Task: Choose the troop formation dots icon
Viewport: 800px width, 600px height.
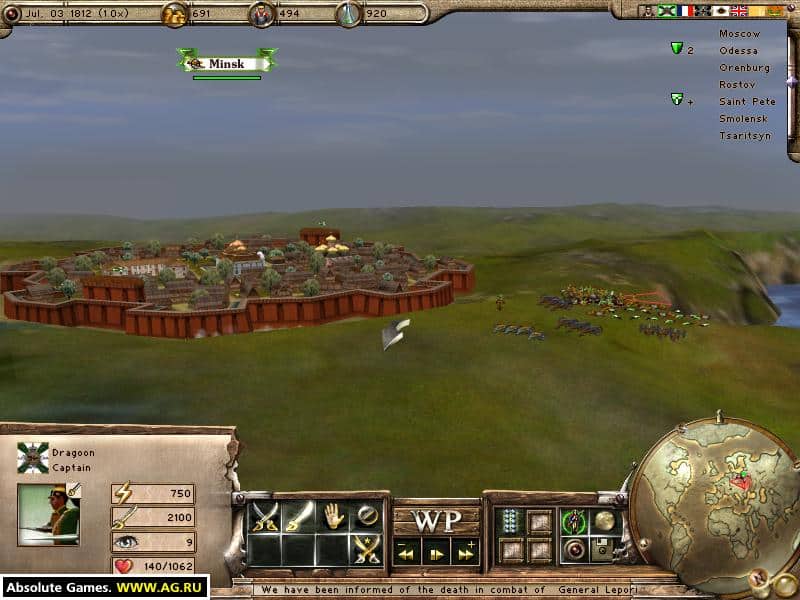Action: (510, 520)
